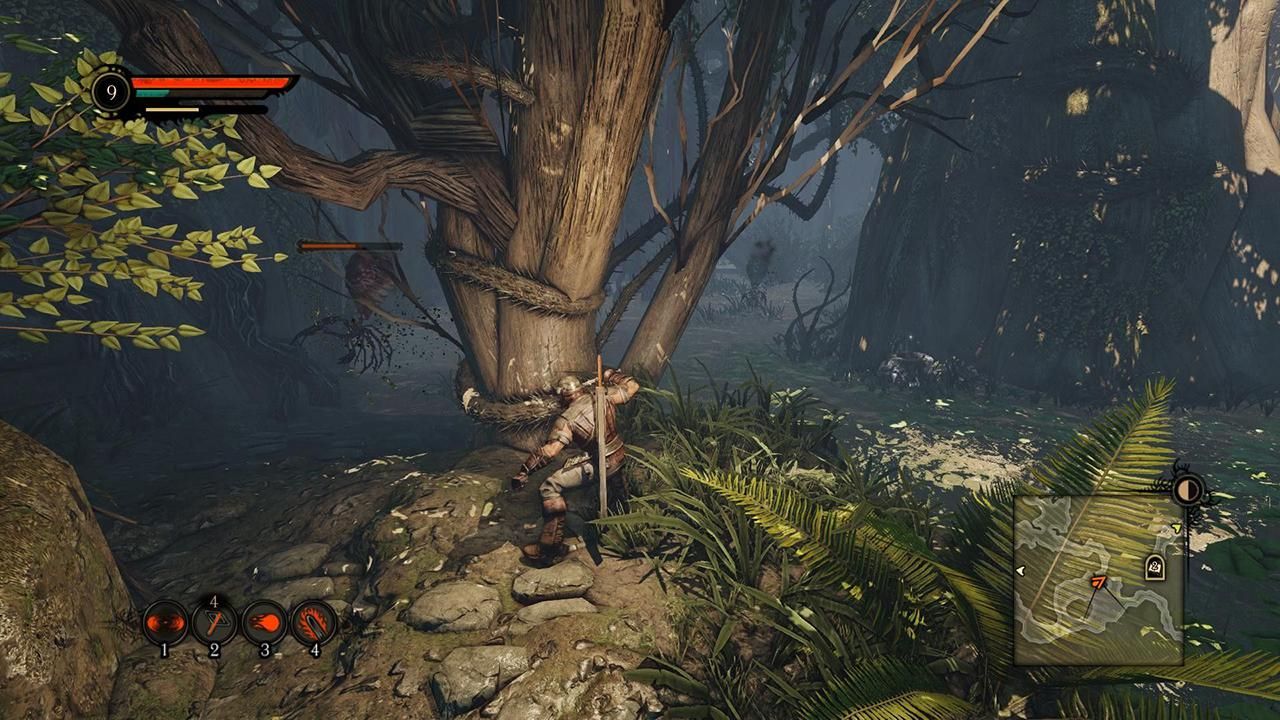
Task: Cast the fireball ability in slot 3
Action: click(264, 623)
